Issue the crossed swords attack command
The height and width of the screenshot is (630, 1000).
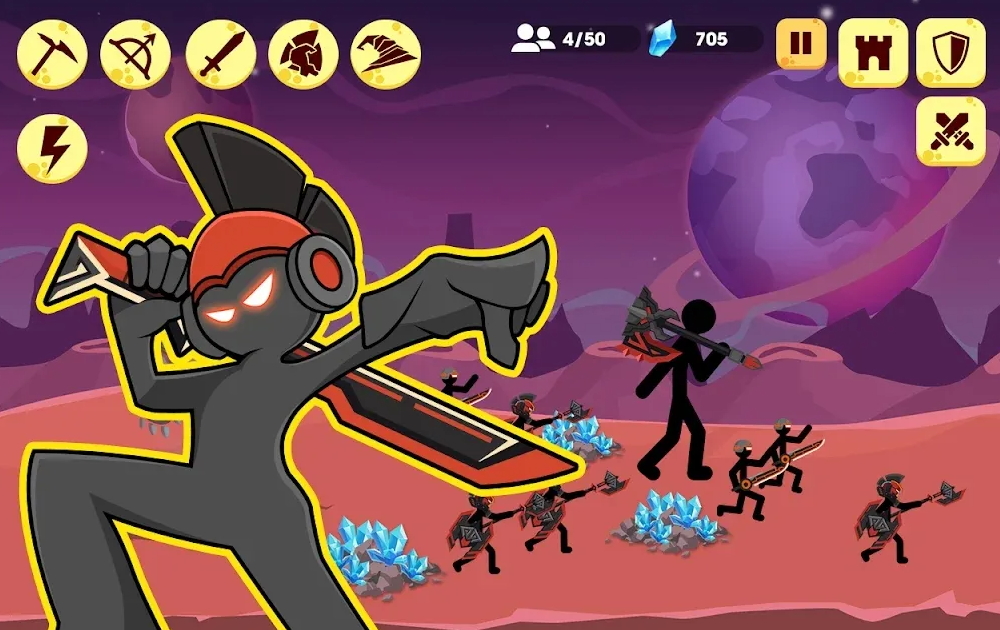pos(951,132)
